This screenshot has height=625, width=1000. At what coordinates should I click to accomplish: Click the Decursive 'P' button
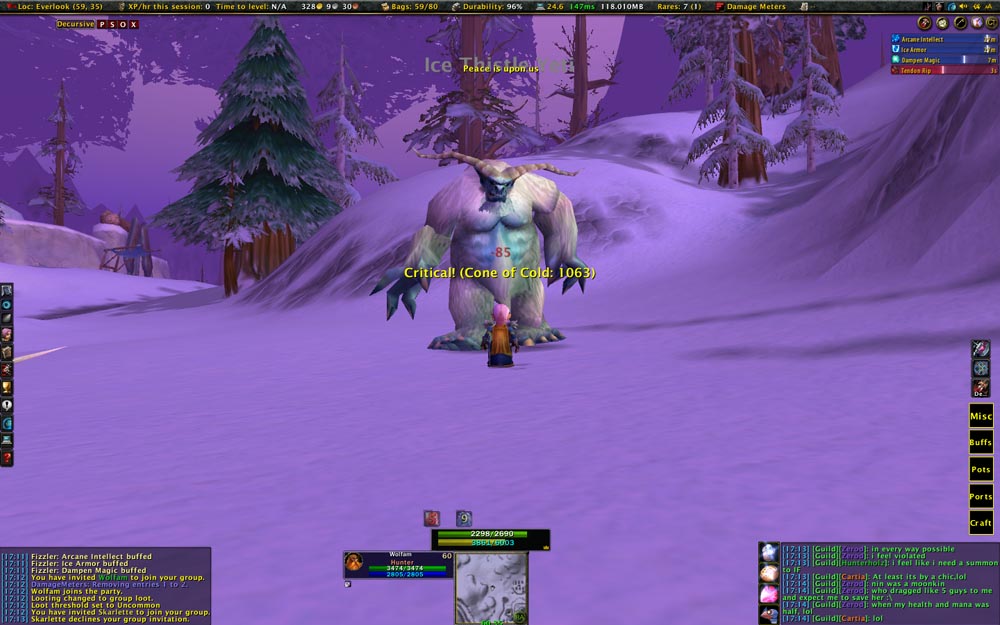pos(102,23)
